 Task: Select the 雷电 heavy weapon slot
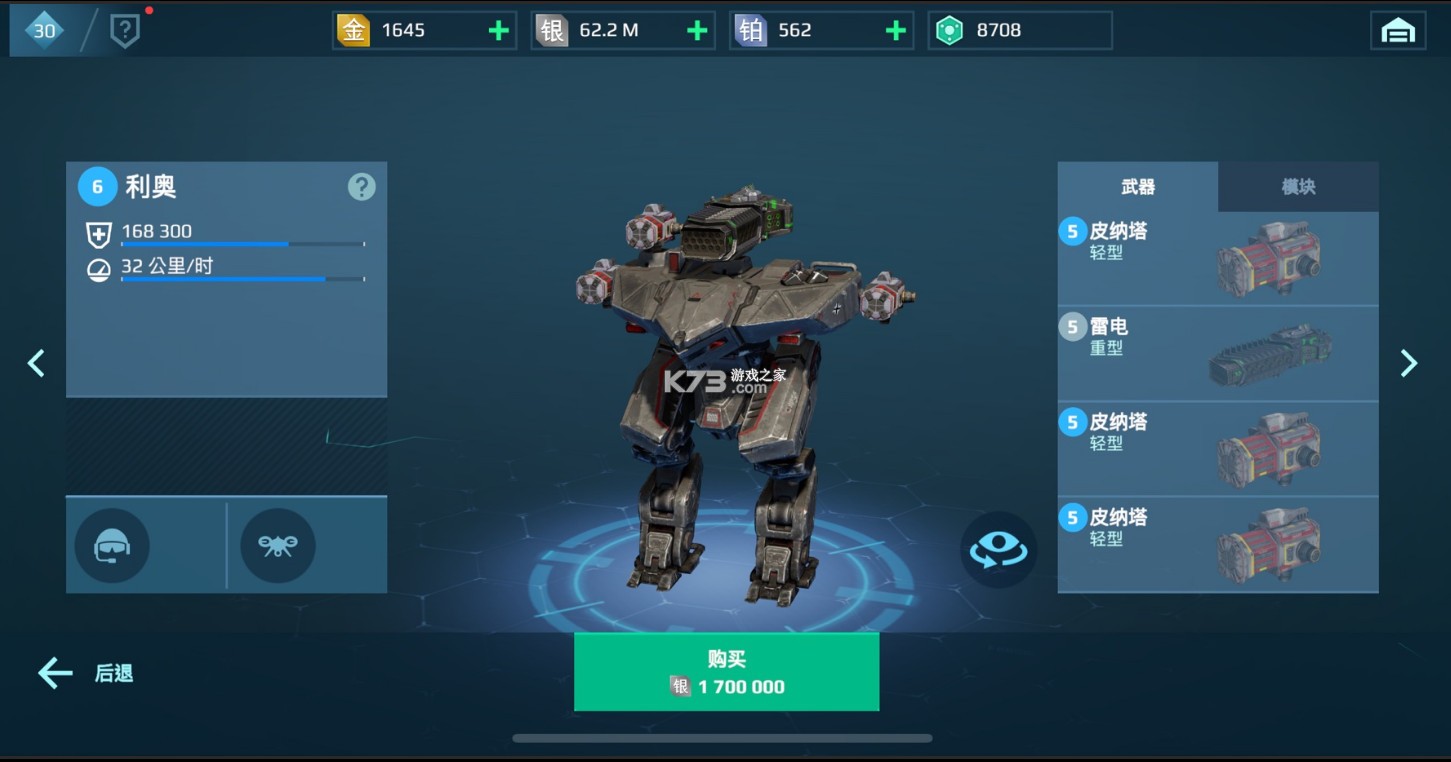(x=1218, y=354)
